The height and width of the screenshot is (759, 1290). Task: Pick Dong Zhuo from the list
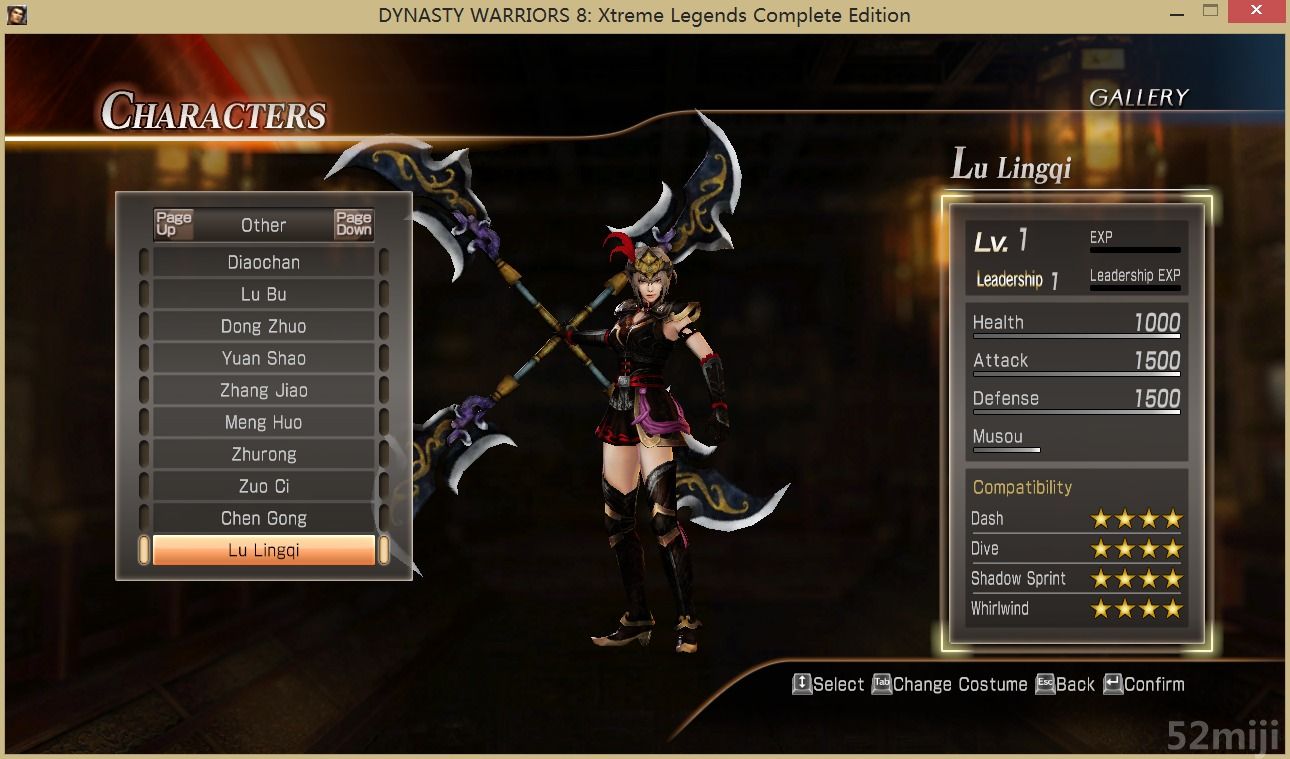pos(263,326)
